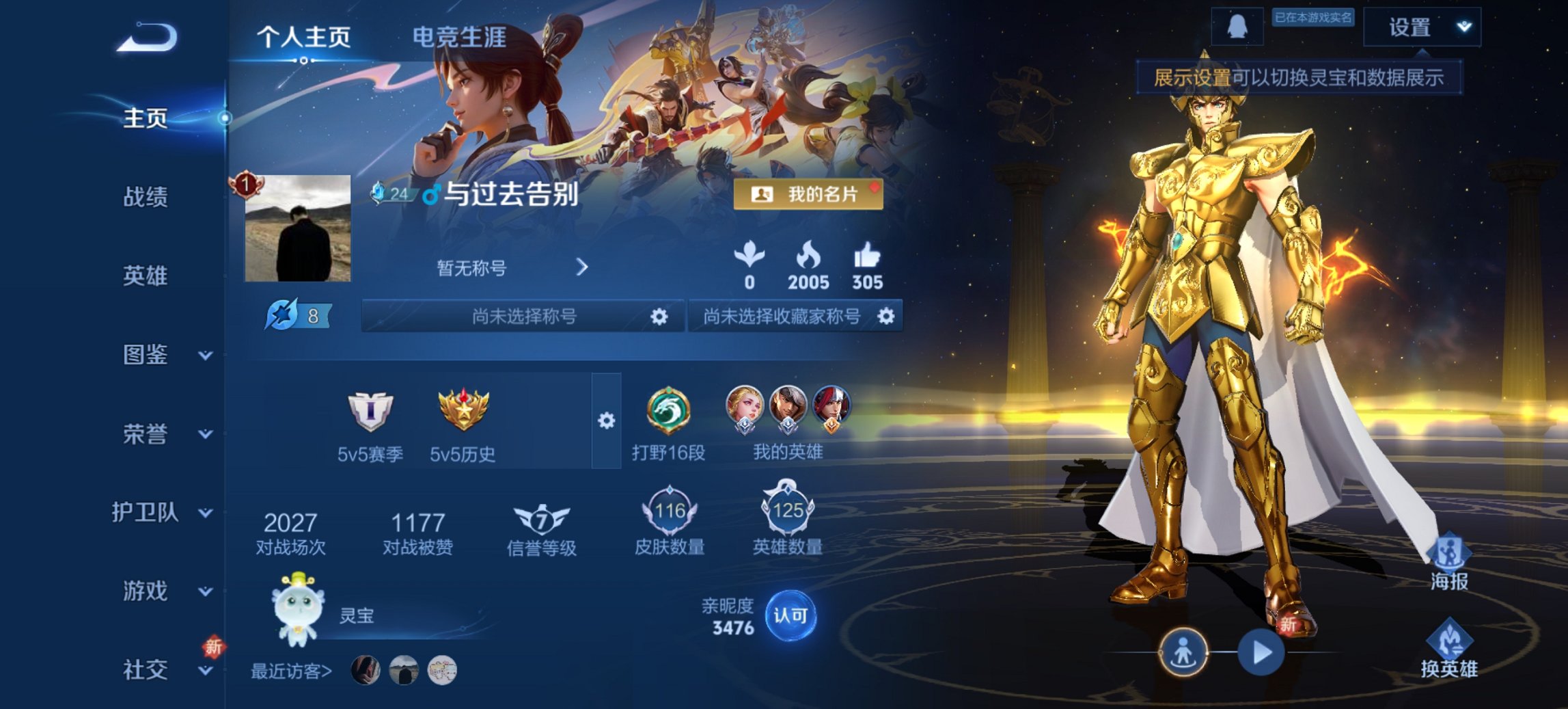Click the gear beside 尚未选择称号
Screen dimensions: 1568x709
coord(658,318)
